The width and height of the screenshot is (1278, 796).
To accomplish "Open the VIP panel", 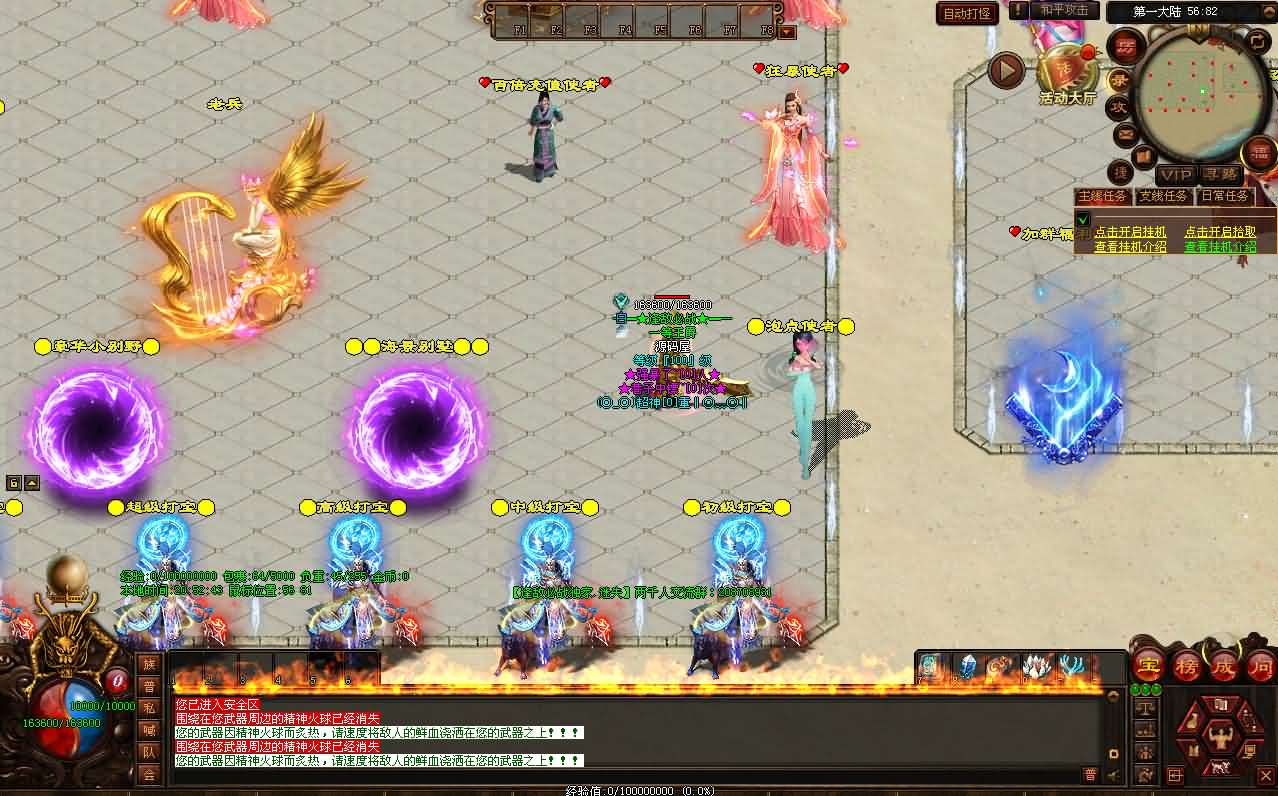I will coord(1176,174).
